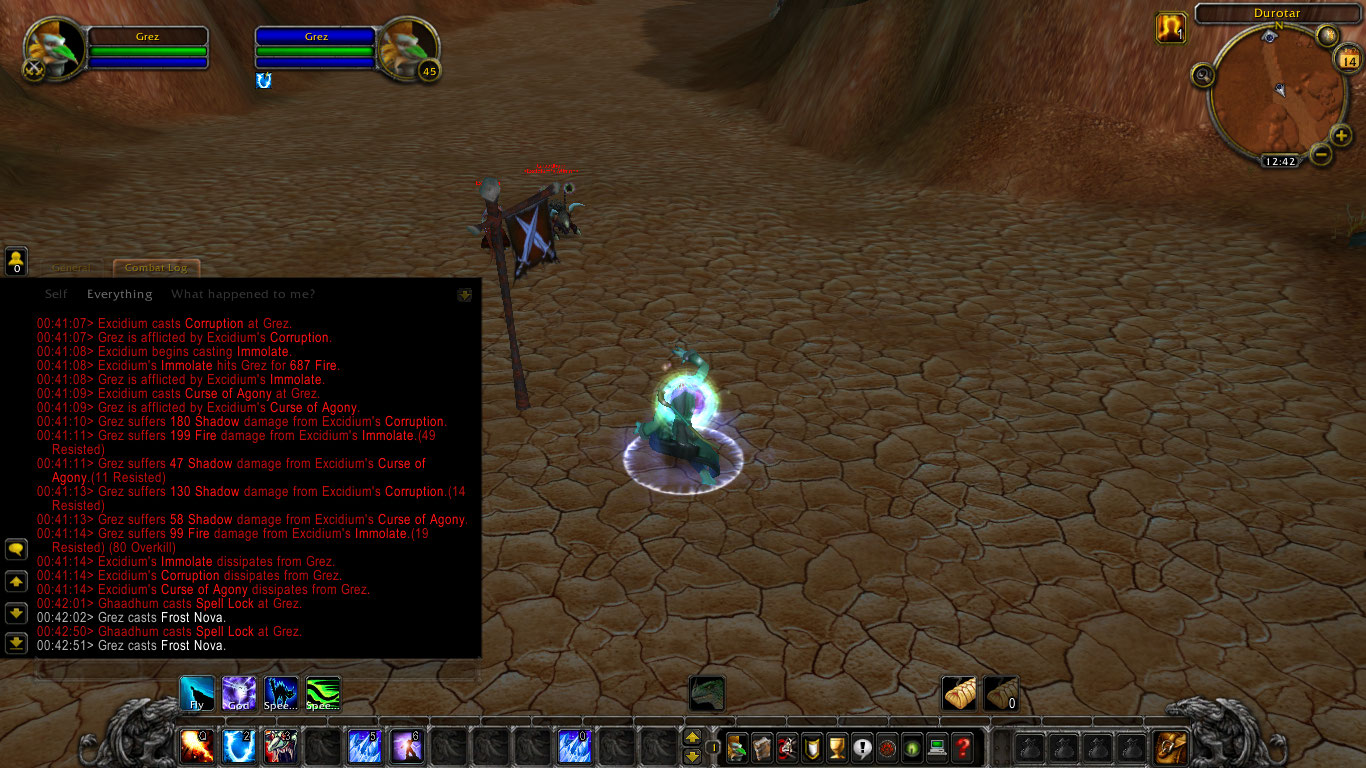Toggle the 'What happened to me?' combat filter
The width and height of the screenshot is (1366, 768).
(x=242, y=293)
